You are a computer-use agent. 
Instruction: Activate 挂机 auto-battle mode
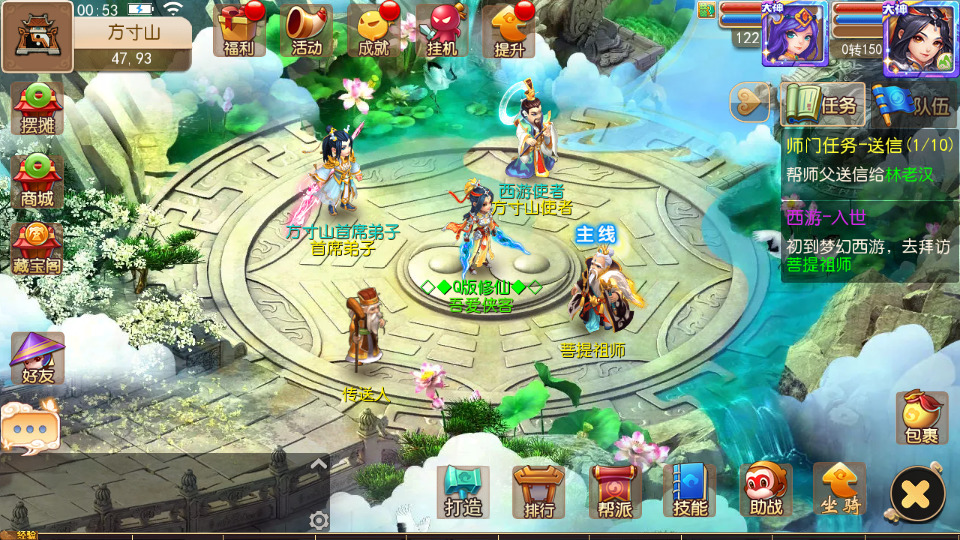click(x=442, y=30)
